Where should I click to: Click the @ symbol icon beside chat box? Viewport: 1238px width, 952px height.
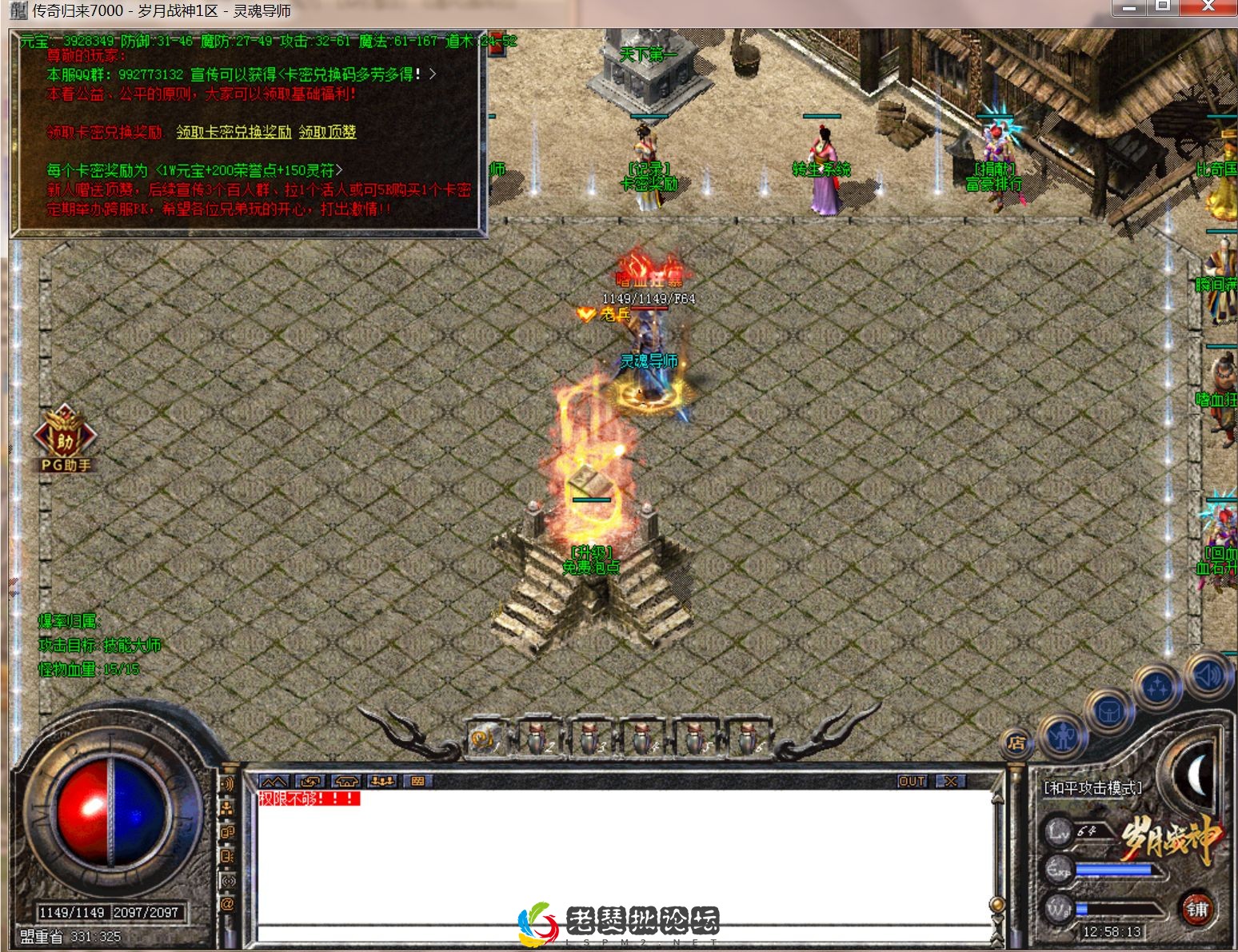(x=228, y=902)
